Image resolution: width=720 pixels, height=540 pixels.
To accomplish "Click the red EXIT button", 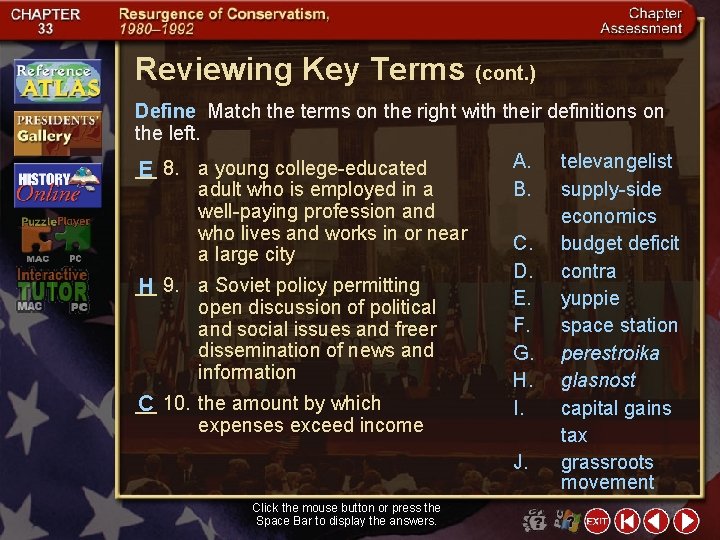I will (x=597, y=521).
